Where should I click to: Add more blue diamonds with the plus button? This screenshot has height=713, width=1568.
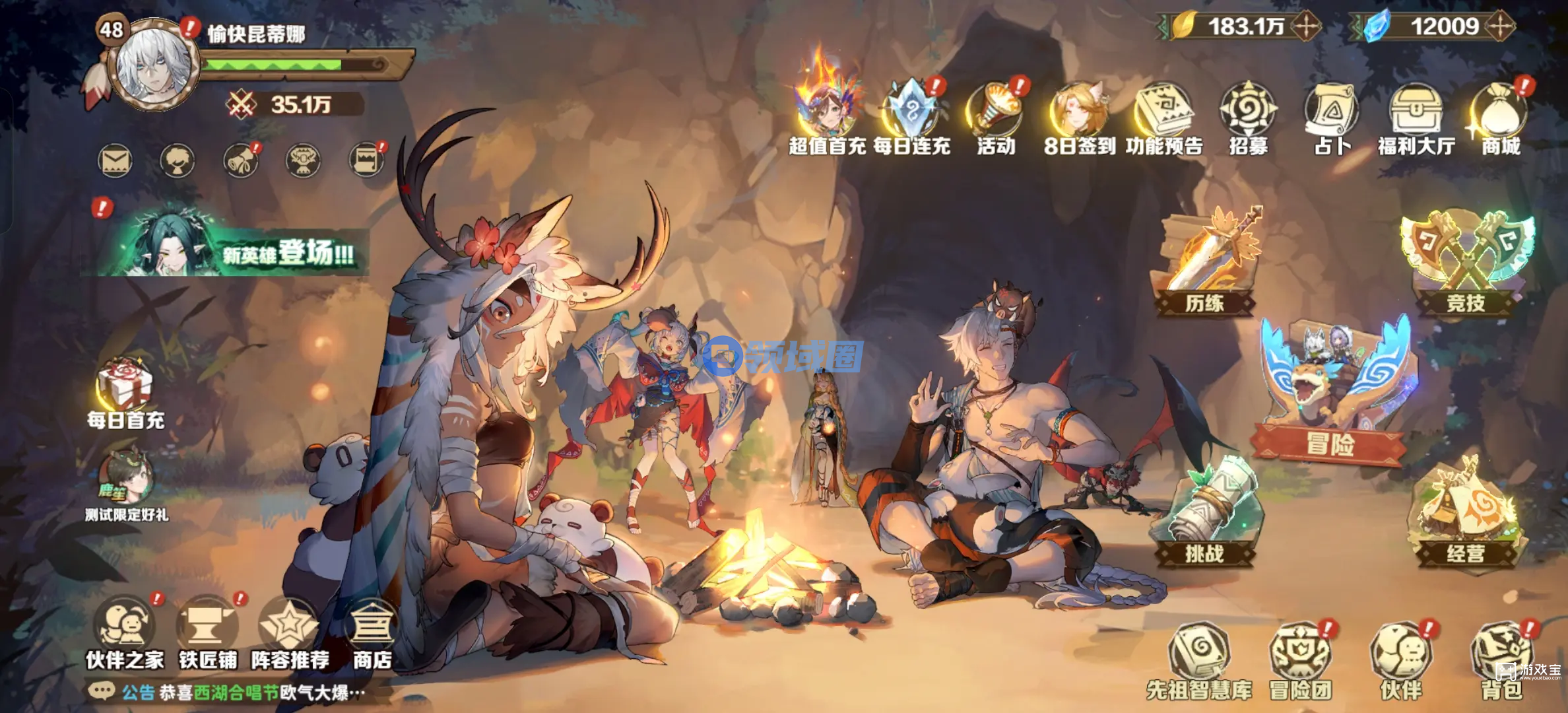pos(1500,27)
